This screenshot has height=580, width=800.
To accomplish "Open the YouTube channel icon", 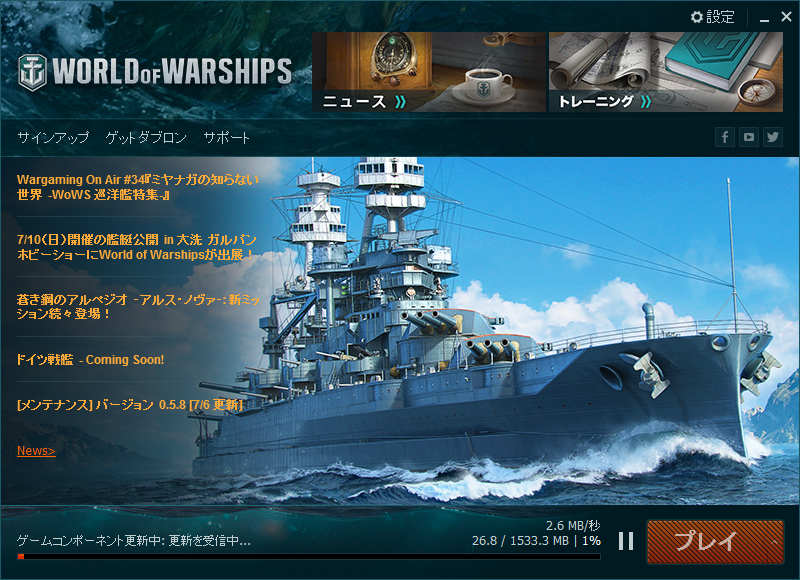I will 749,138.
